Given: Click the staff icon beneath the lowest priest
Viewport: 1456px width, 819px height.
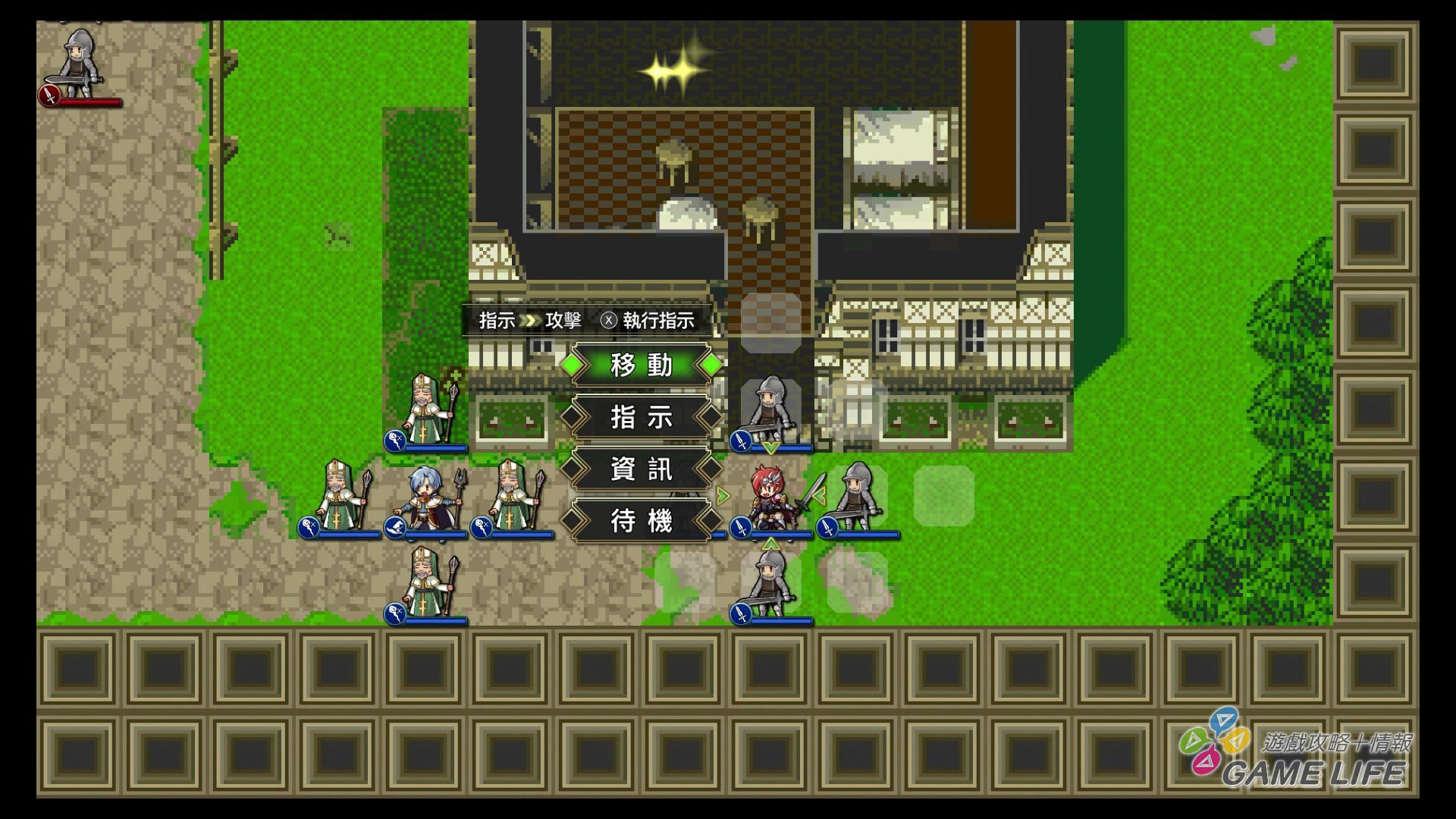Looking at the screenshot, I should click(x=395, y=615).
